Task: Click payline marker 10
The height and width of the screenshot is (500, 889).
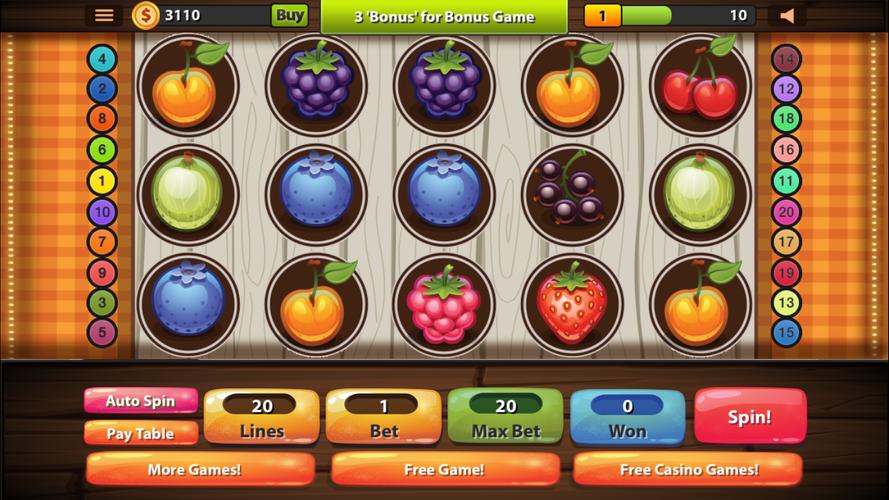Action: click(x=102, y=212)
